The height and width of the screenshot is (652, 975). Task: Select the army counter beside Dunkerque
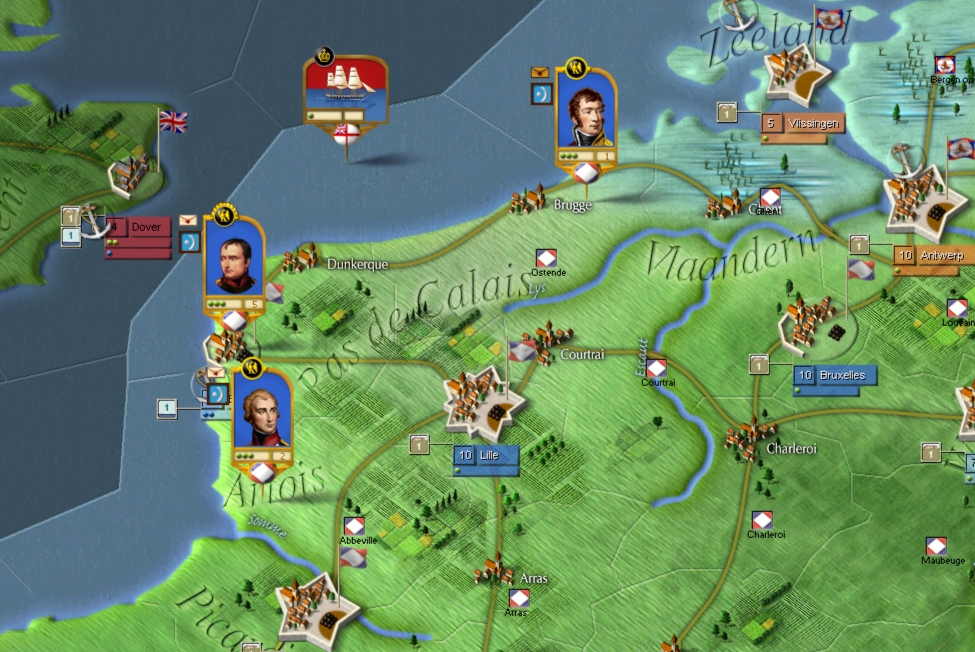234,263
